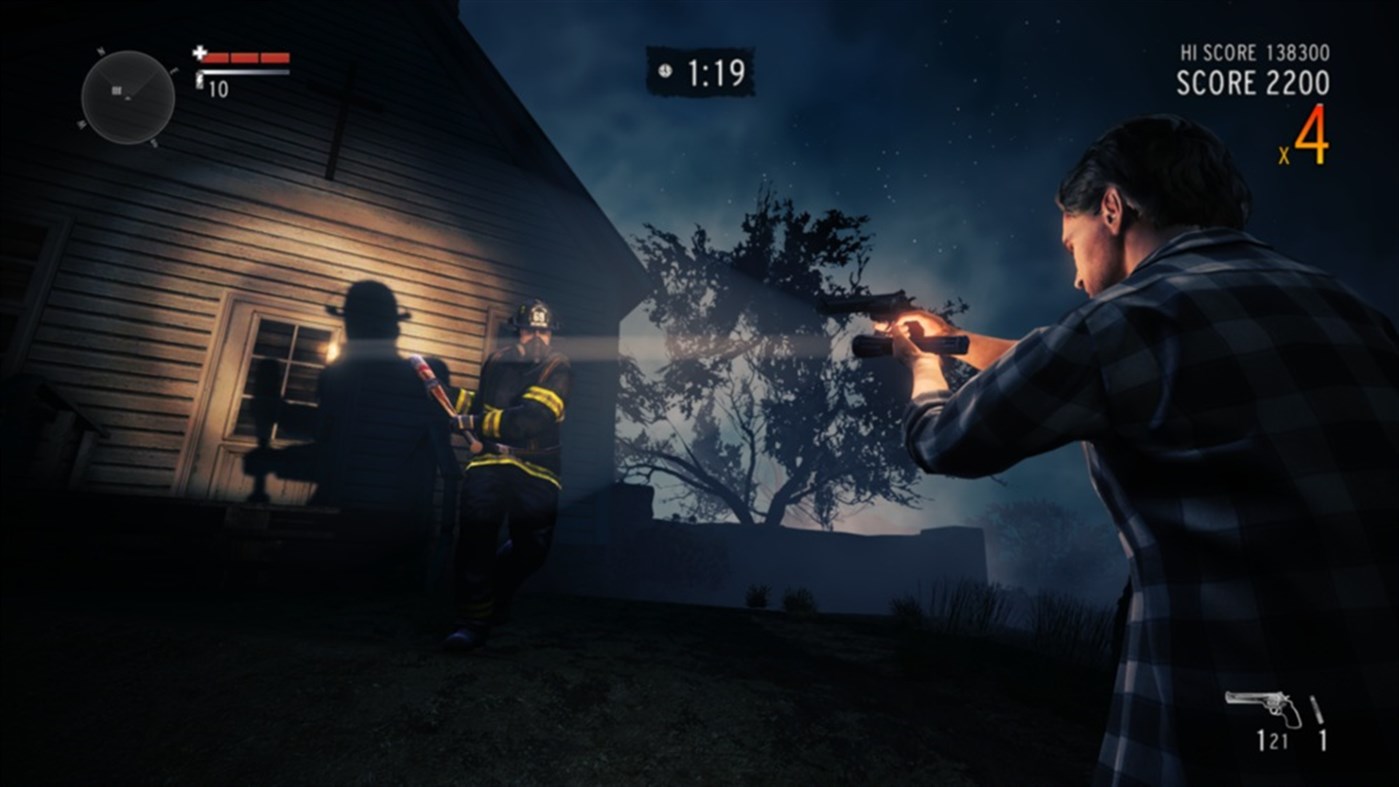Screen dimensions: 1399x787
Task: Select the revolver weapon icon
Action: coord(1264,706)
